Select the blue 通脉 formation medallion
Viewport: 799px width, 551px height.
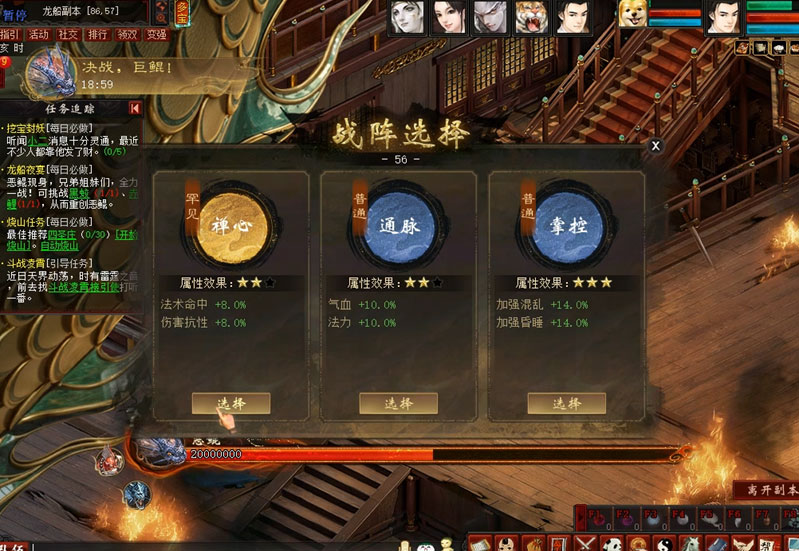point(398,226)
